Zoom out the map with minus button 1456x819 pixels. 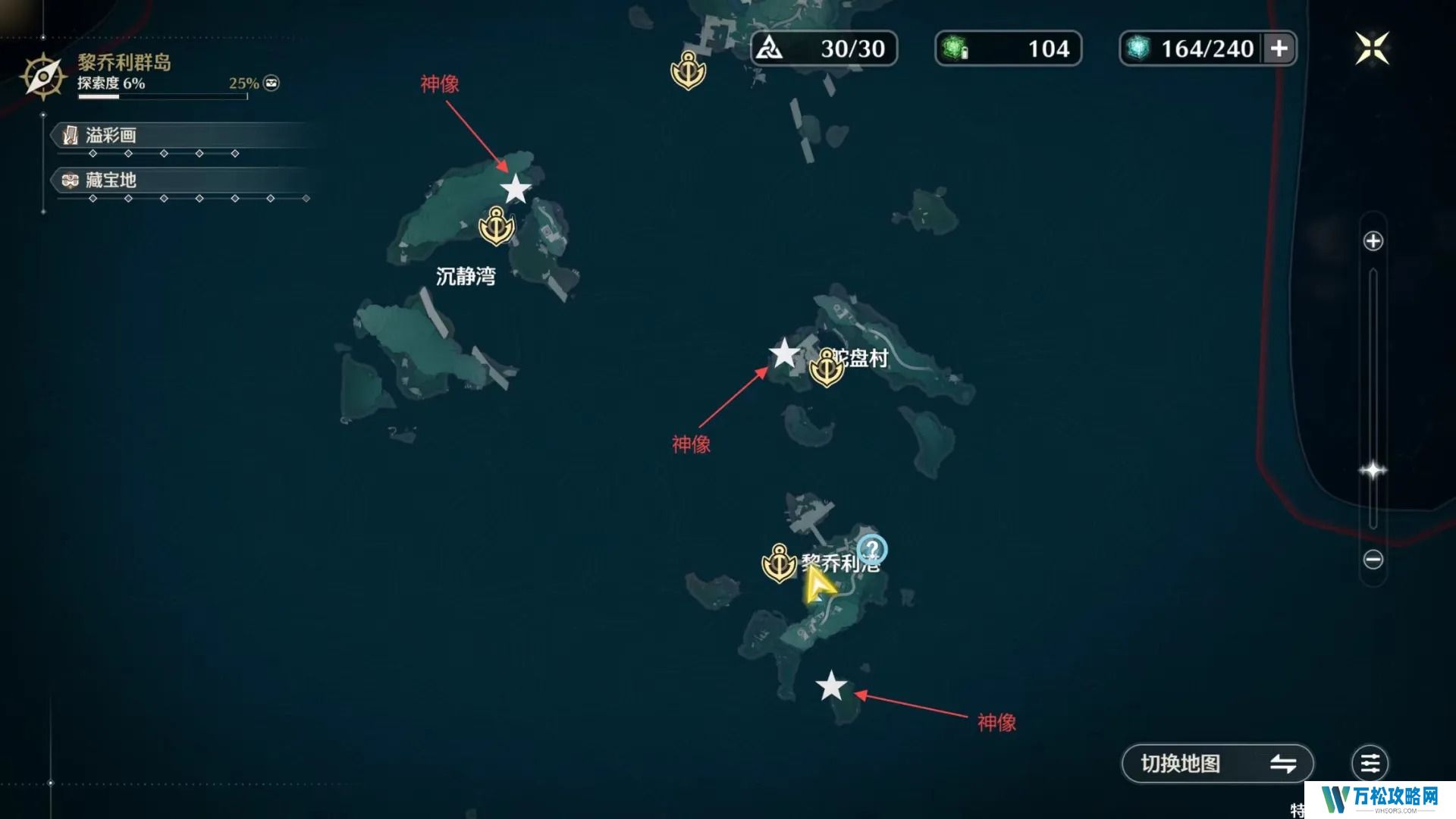coord(1373,560)
